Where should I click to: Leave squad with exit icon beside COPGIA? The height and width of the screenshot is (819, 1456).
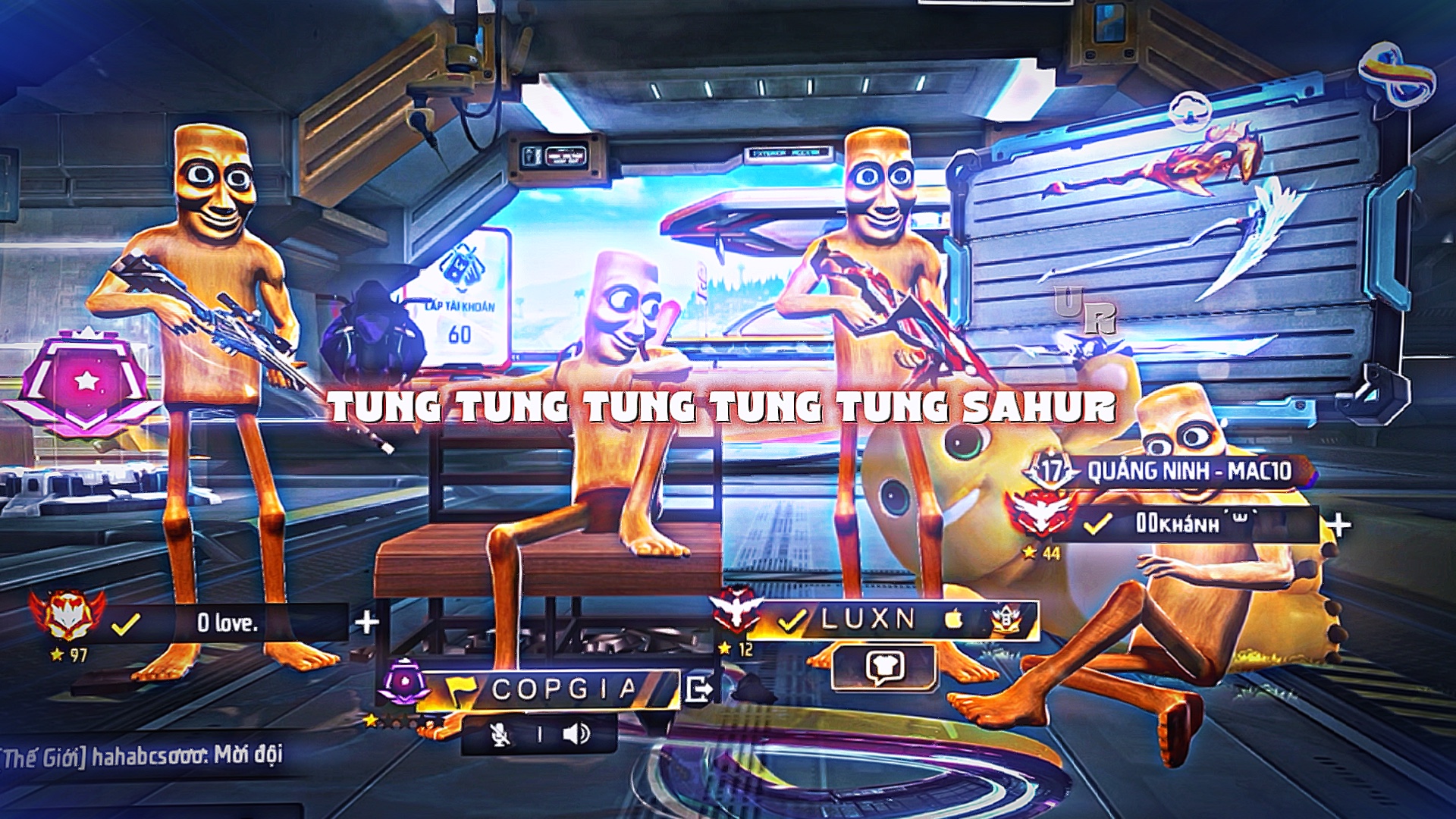pos(698,689)
